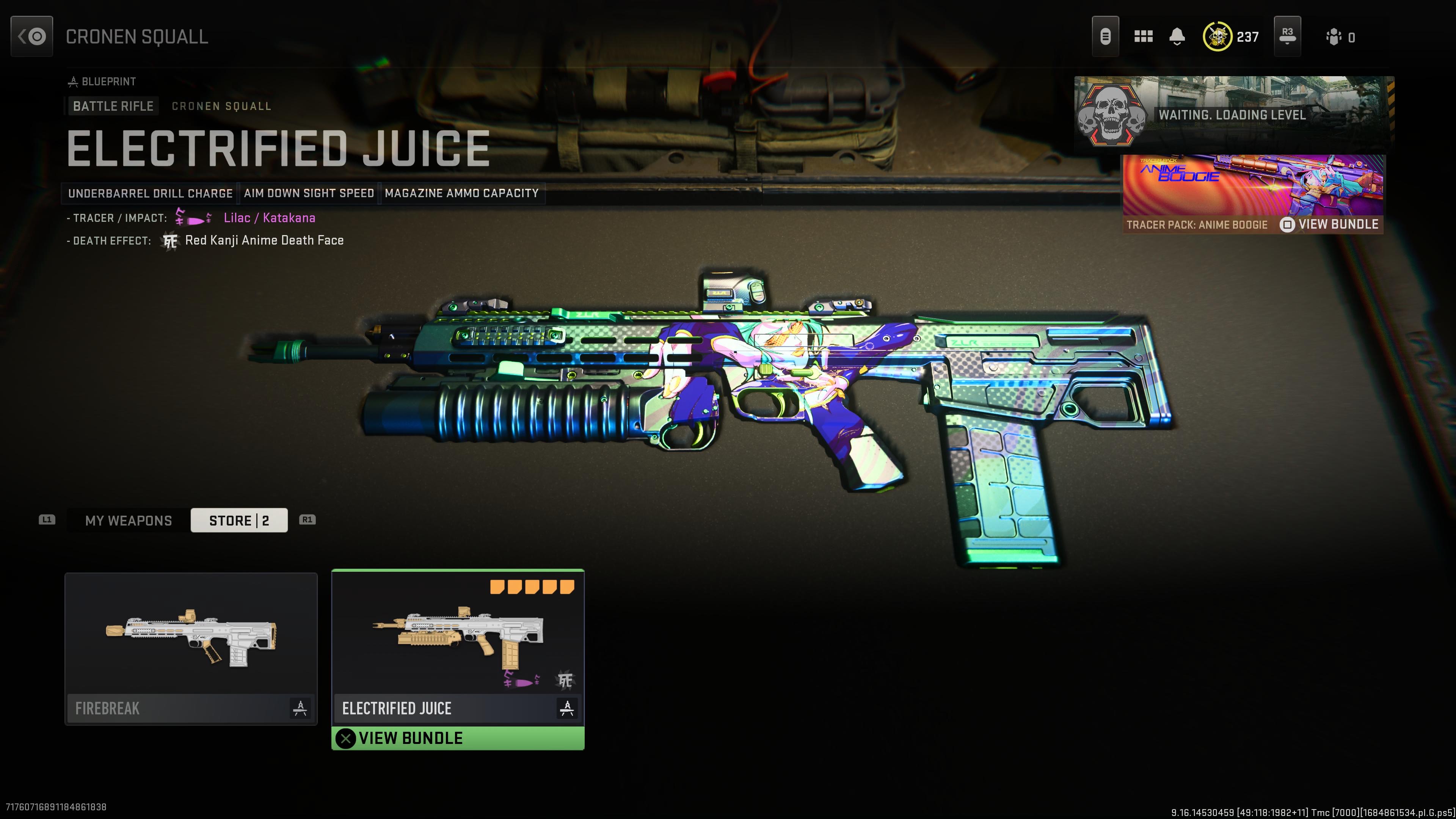Open the battery/controller status icon

pos(1106,36)
